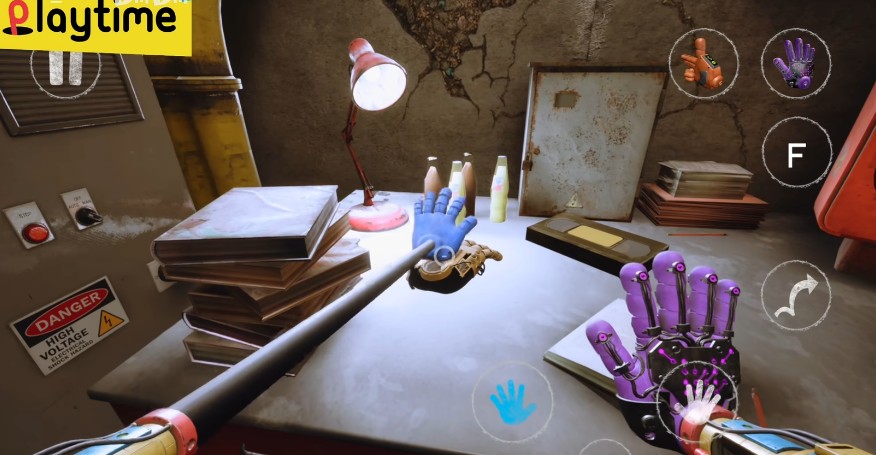Fire the white hand button
This screenshot has height=455, width=876.
click(696, 400)
